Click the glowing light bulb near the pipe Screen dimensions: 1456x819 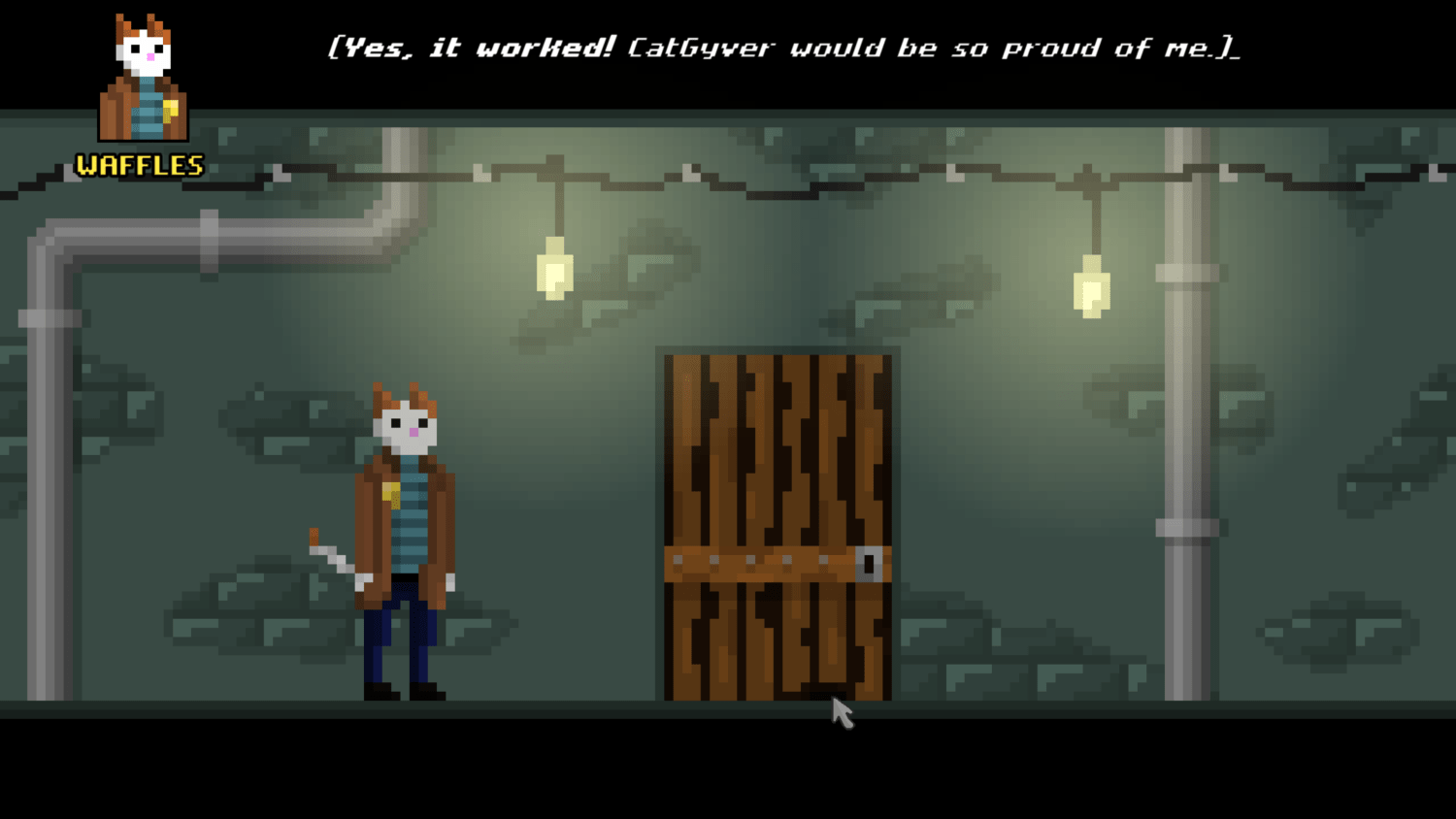coord(1091,286)
